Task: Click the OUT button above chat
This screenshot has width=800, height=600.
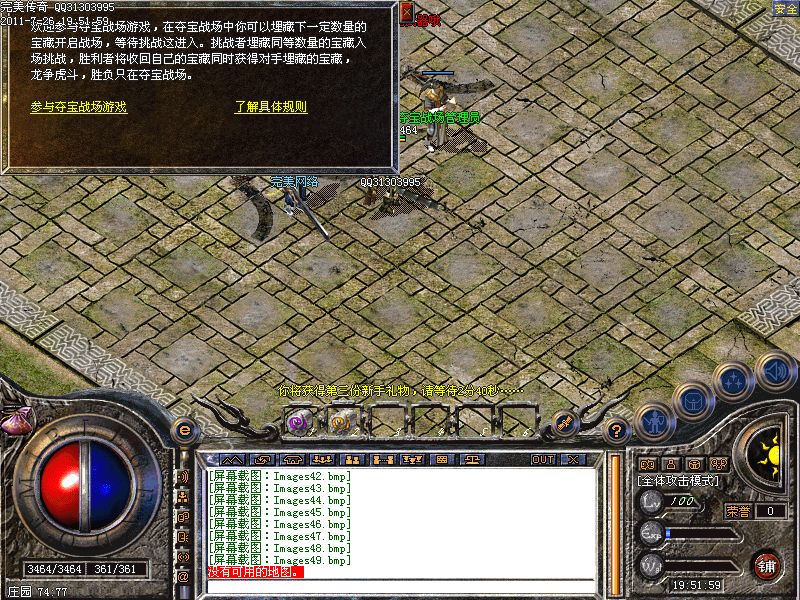Action: (543, 460)
